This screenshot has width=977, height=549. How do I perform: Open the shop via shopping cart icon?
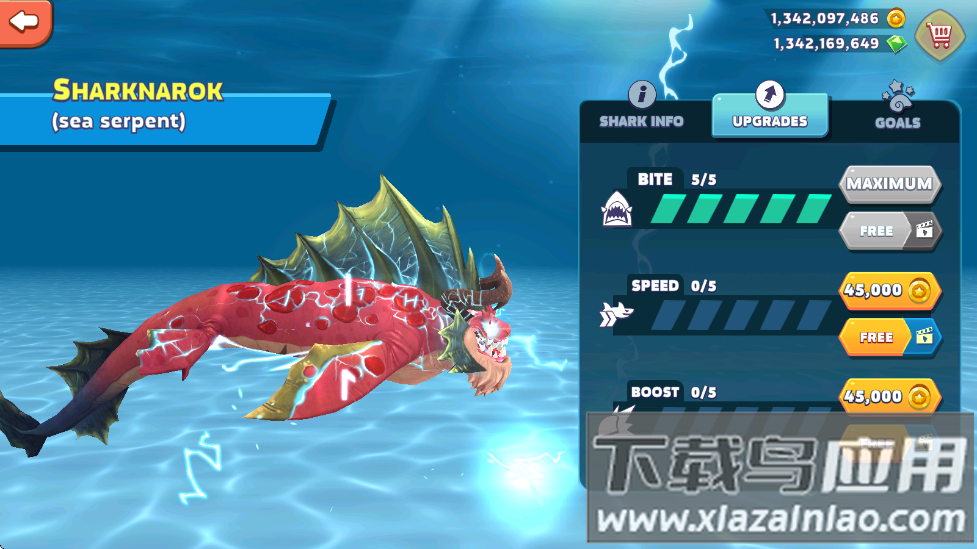938,35
